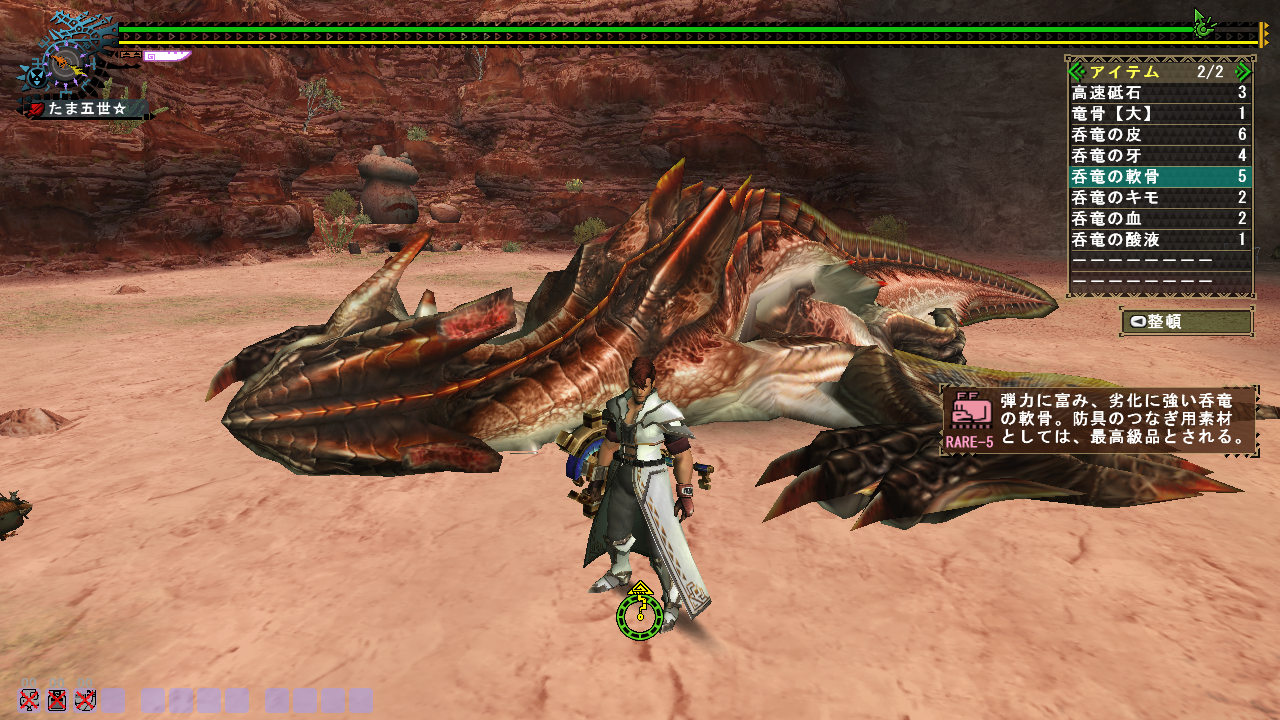This screenshot has height=720, width=1280.
Task: Enable the second crossed-out quick-item slot
Action: (x=58, y=700)
